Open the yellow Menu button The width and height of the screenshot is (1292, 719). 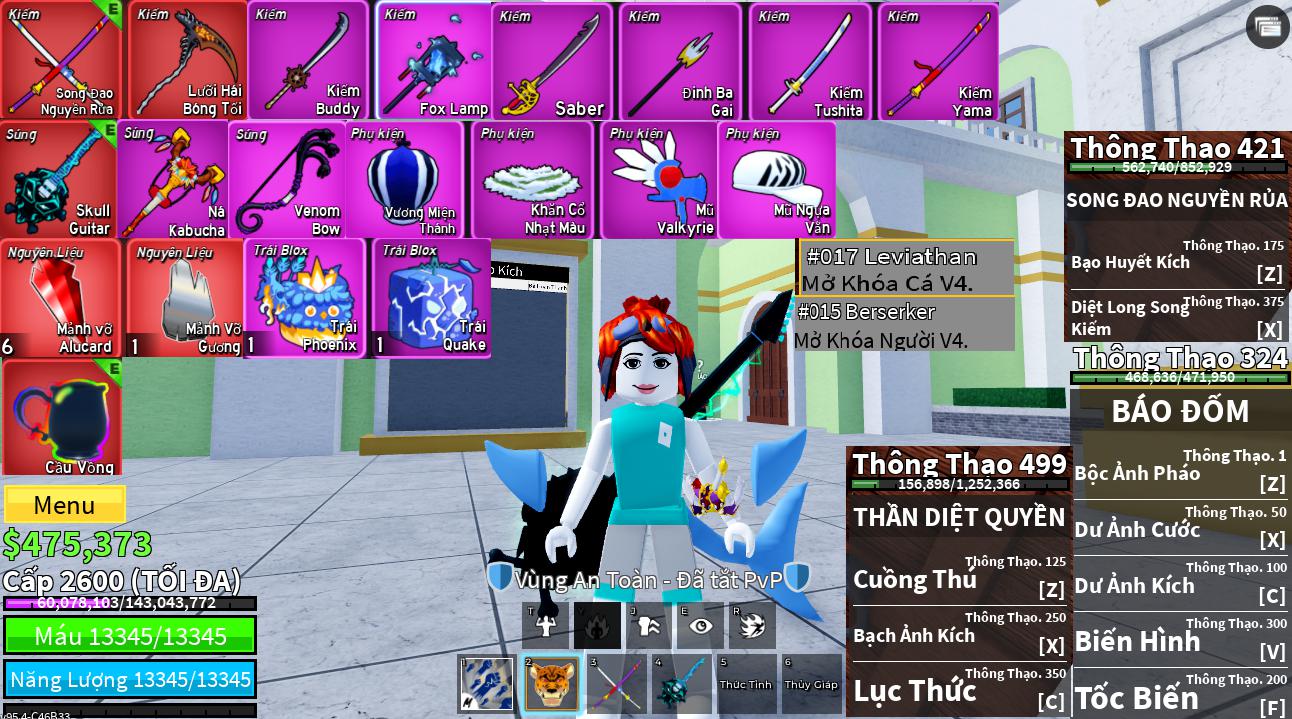coord(65,505)
